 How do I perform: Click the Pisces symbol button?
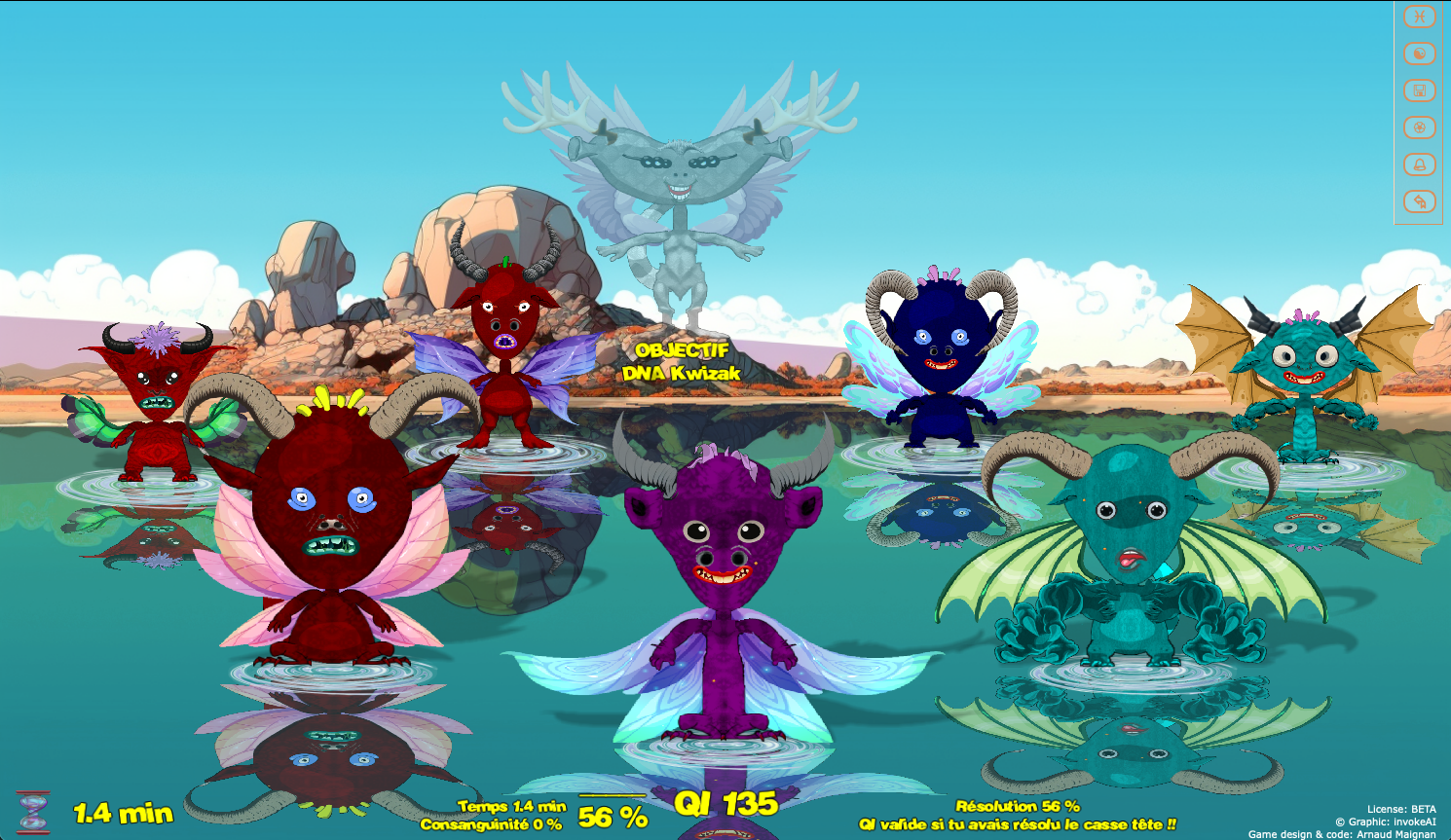[1420, 17]
